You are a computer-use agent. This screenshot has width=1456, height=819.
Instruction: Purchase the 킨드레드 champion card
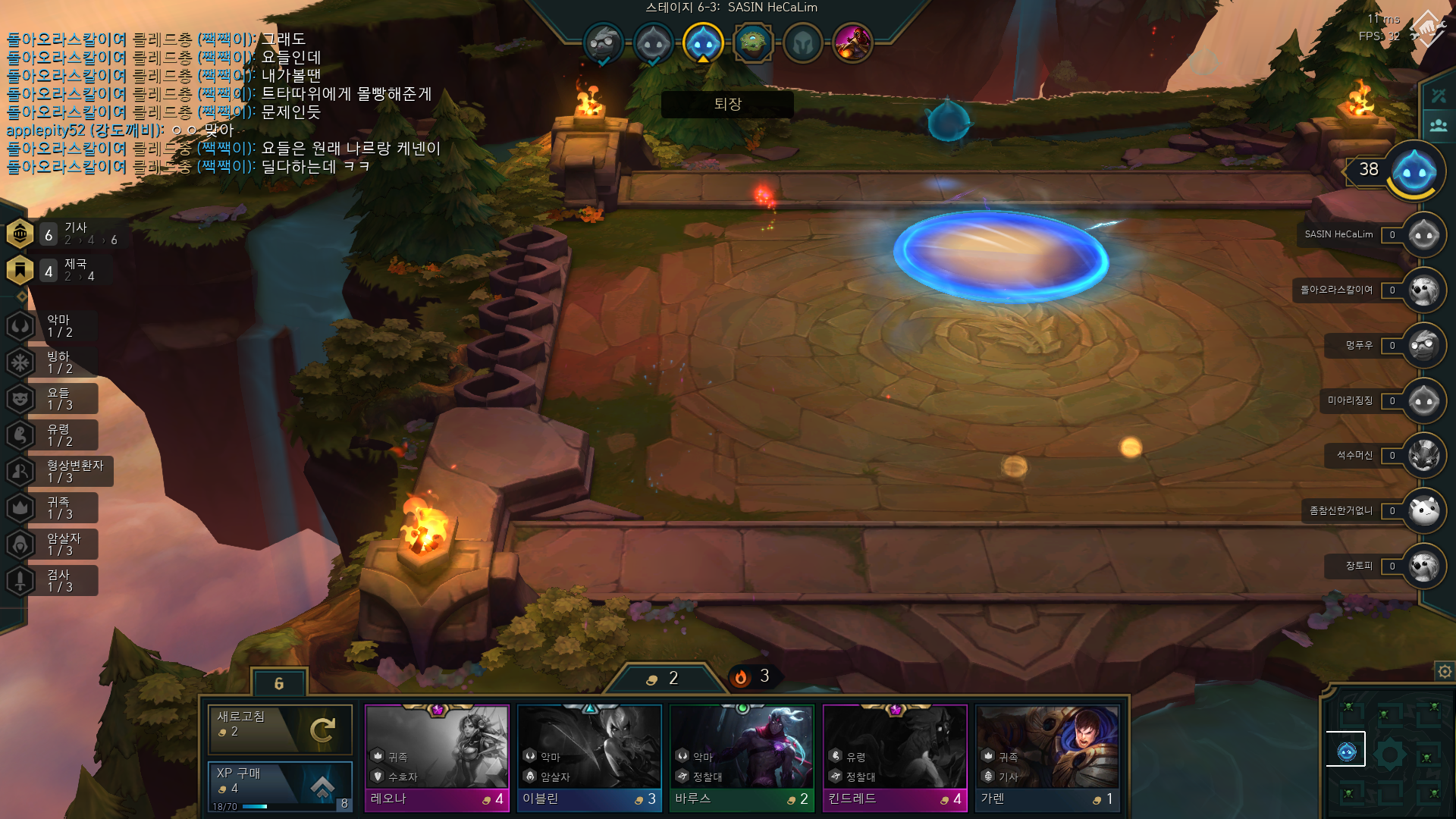pos(895,758)
